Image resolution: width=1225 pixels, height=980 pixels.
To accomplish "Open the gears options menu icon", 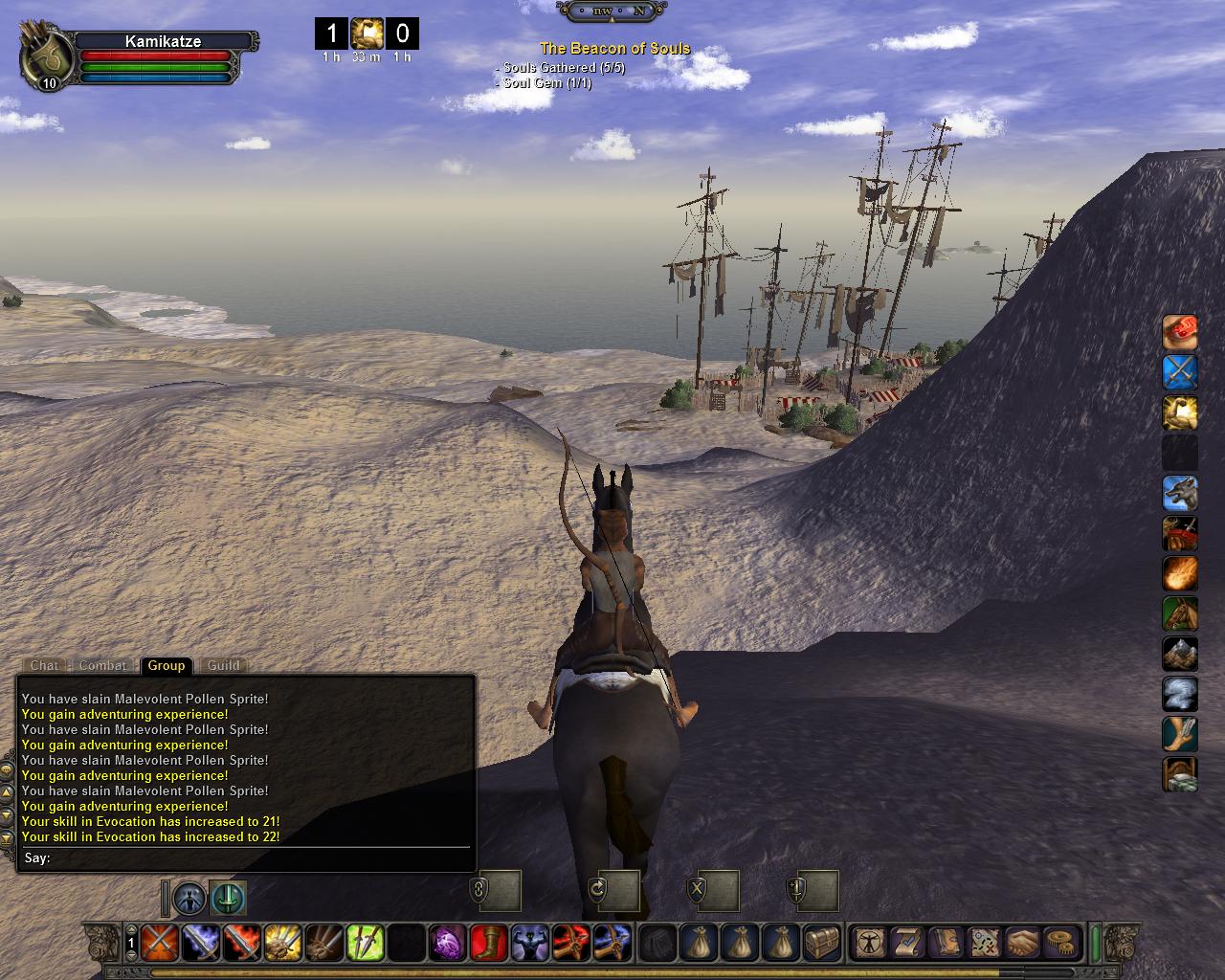I will coord(1060,943).
